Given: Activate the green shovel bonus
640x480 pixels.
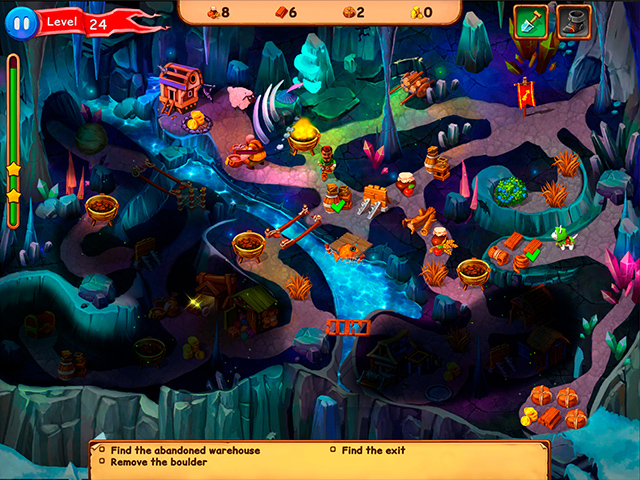Looking at the screenshot, I should 529,20.
